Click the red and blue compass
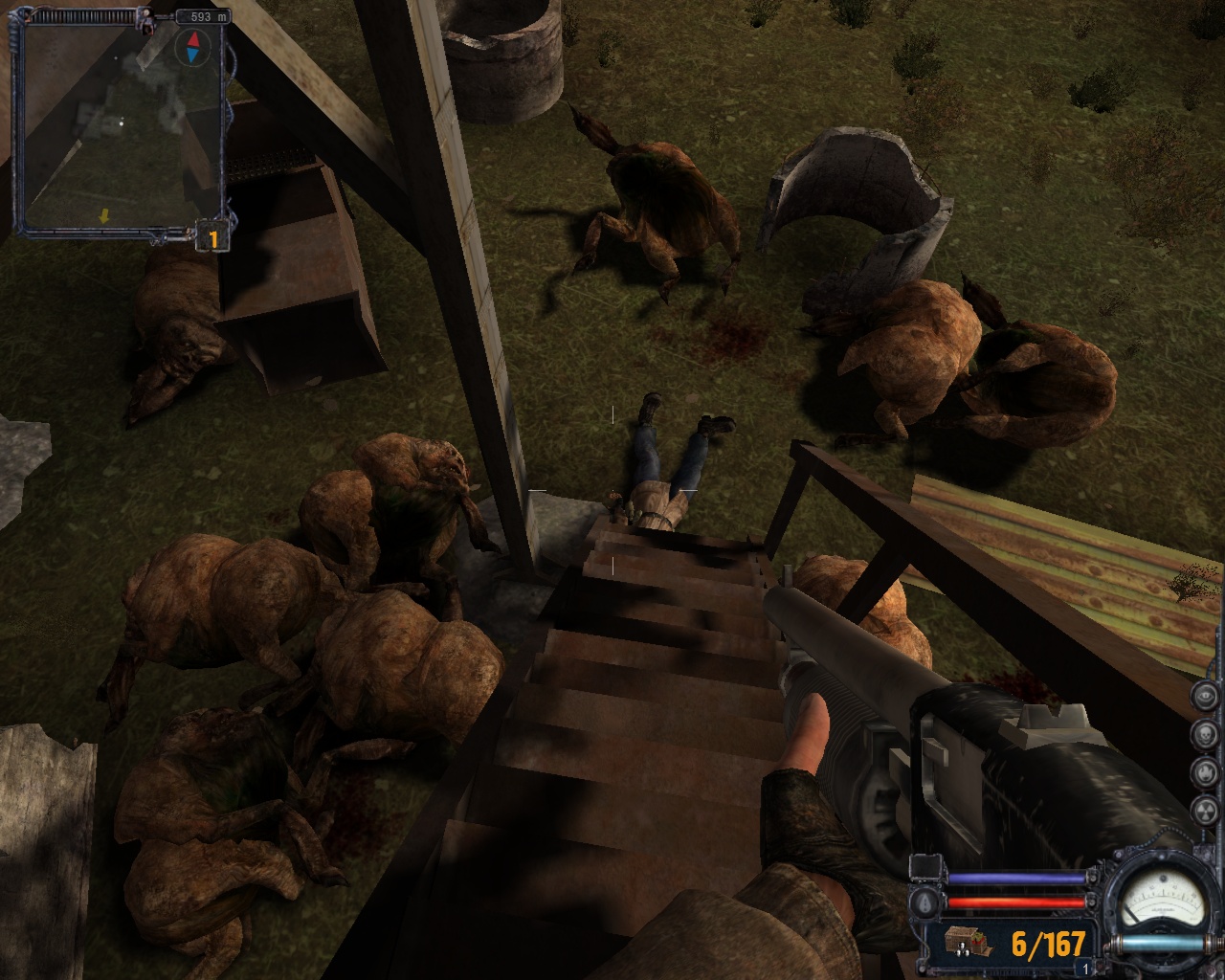Viewport: 1225px width, 980px height. (x=194, y=46)
